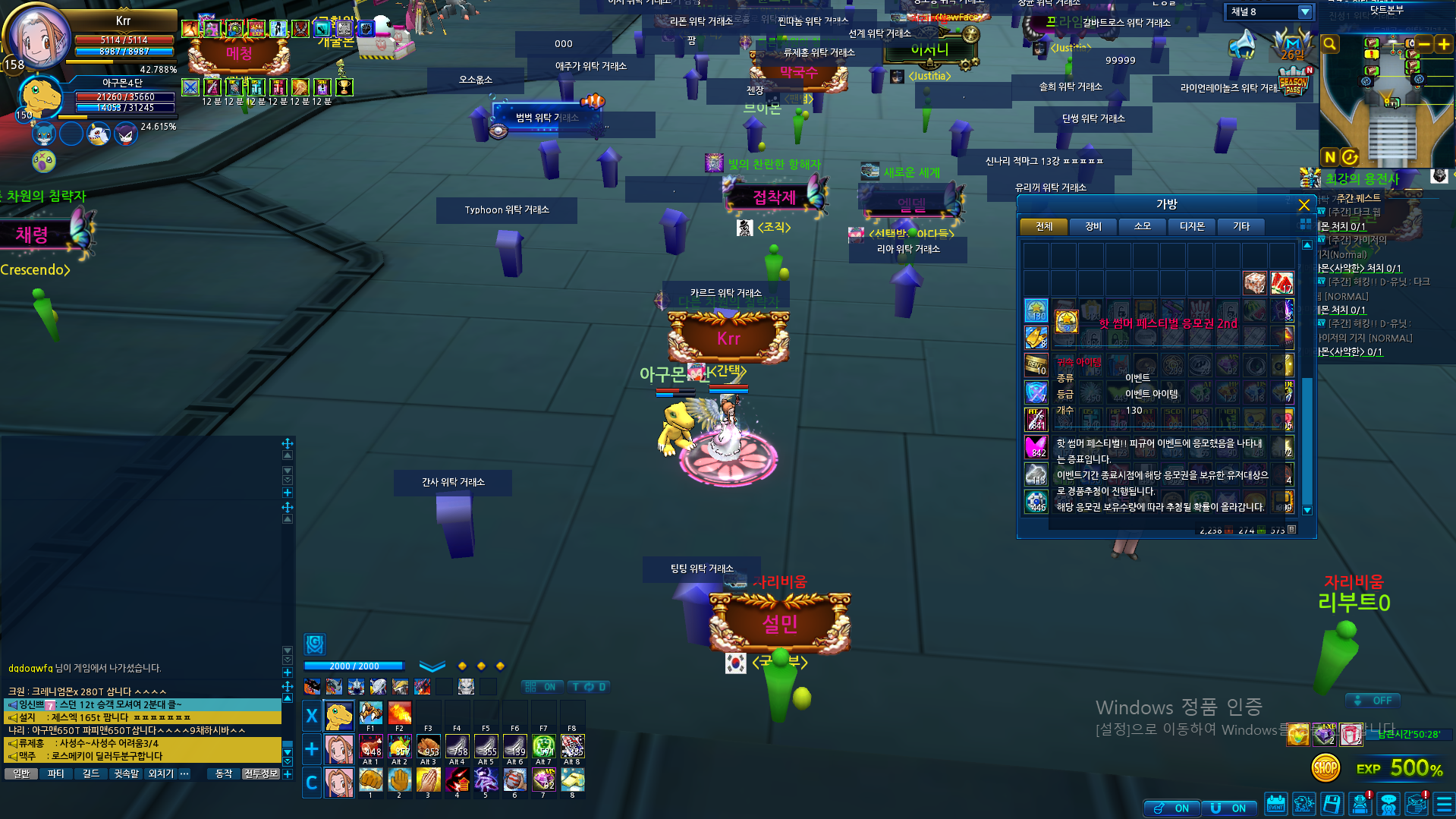Select the watermelon slice item in the bag
The width and height of the screenshot is (1456, 819).
1281,283
